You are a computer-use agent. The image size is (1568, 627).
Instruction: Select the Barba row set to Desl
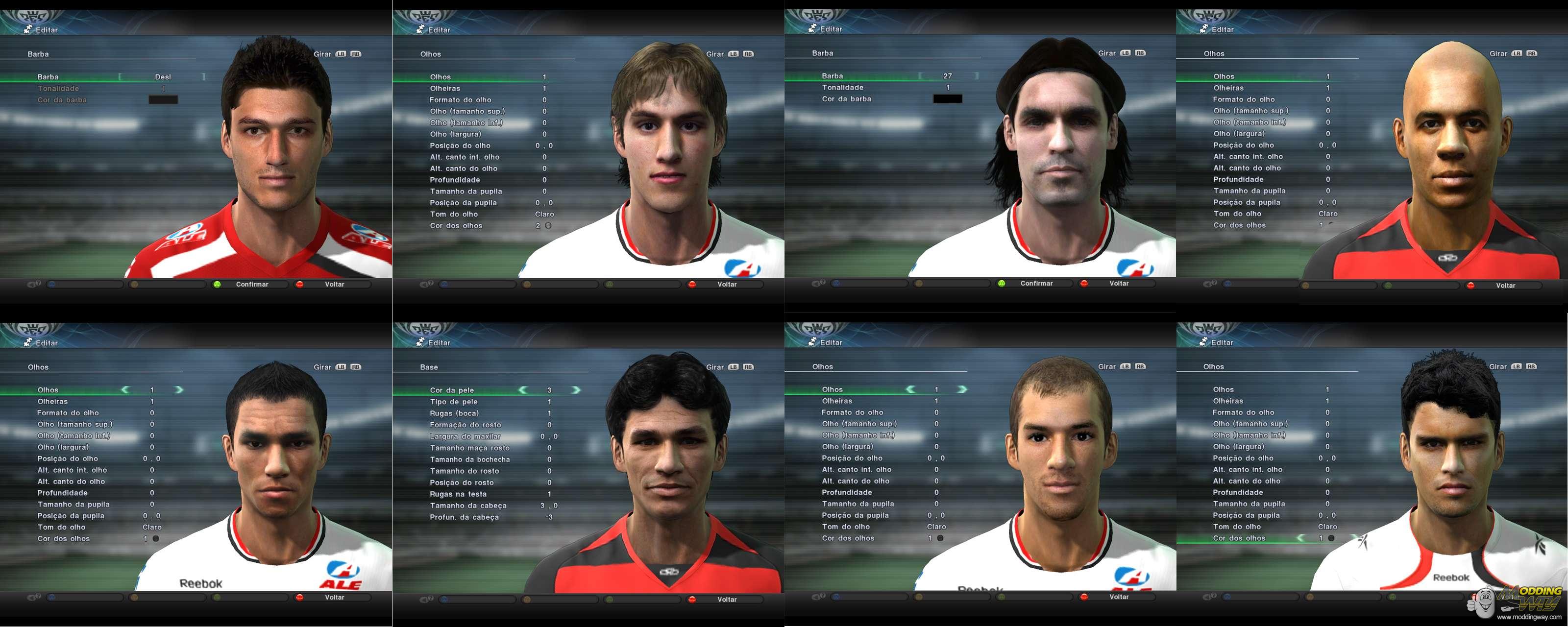103,77
